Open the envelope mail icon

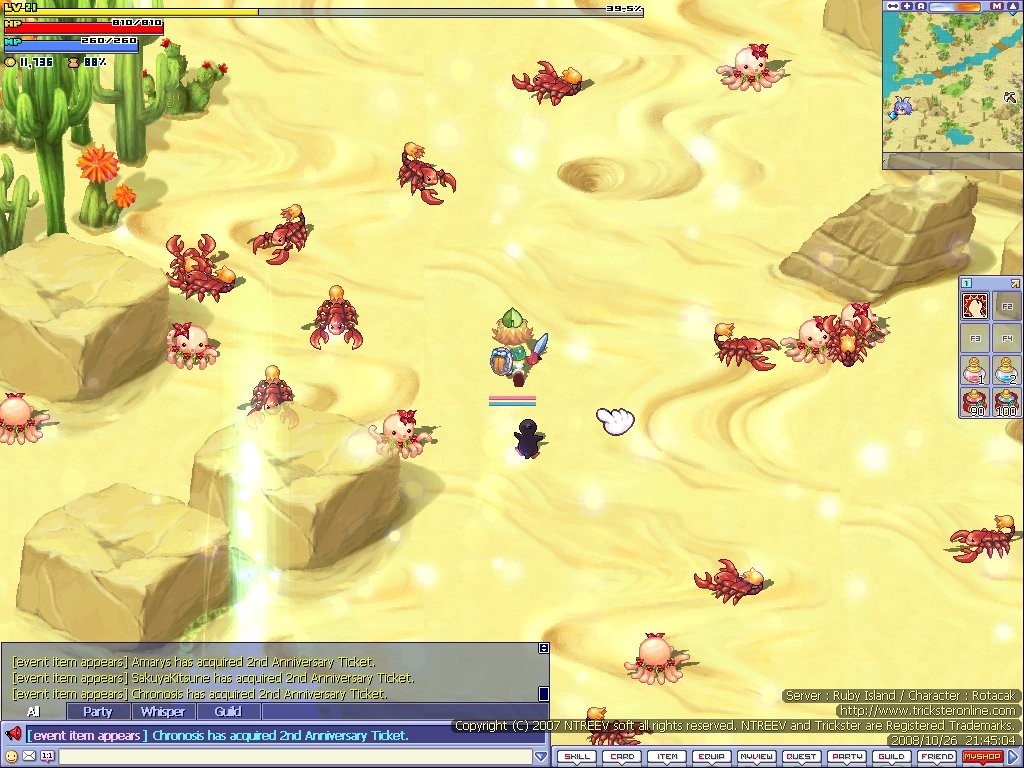pyautogui.click(x=29, y=757)
